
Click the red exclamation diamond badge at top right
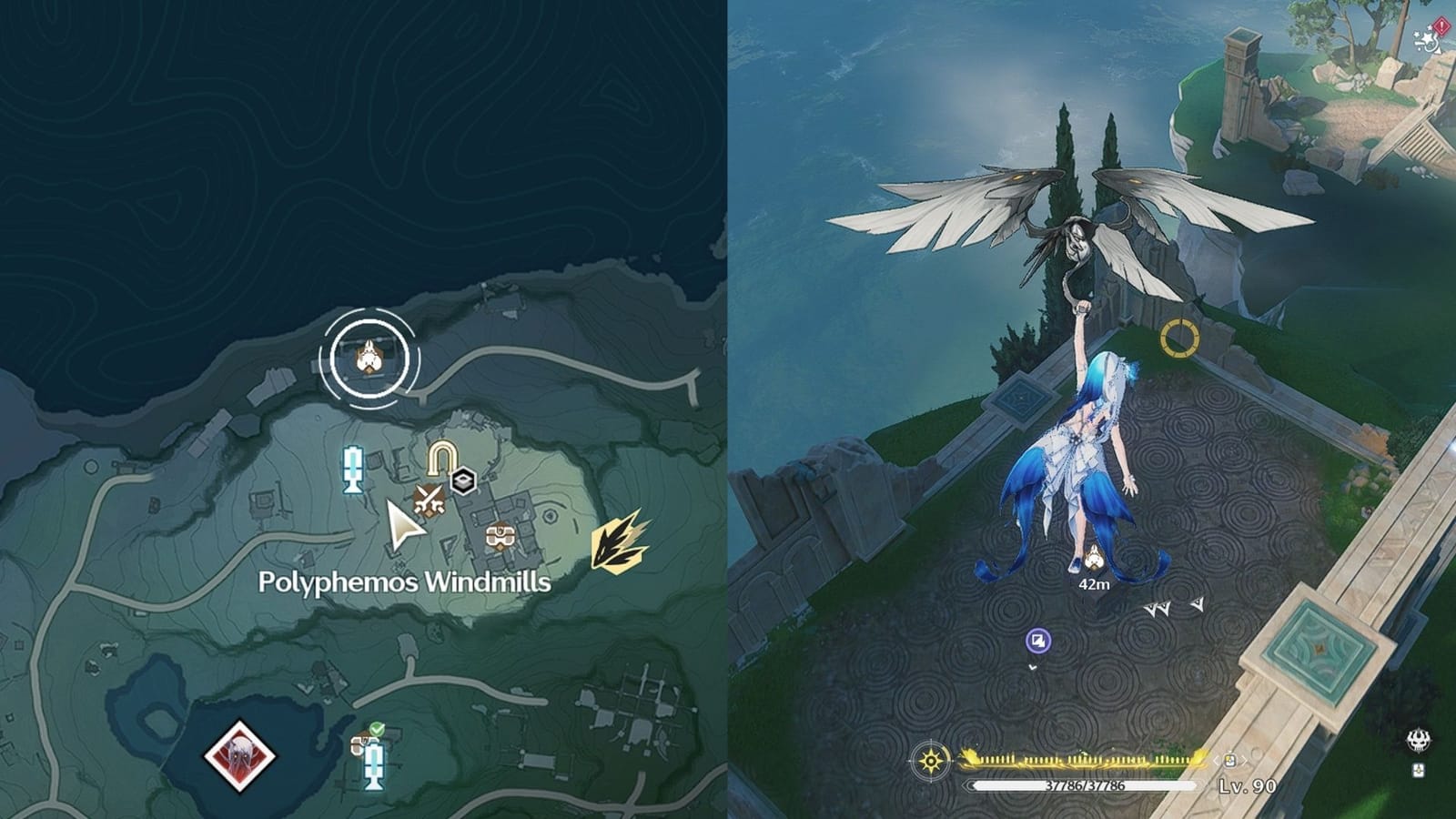tap(1441, 25)
